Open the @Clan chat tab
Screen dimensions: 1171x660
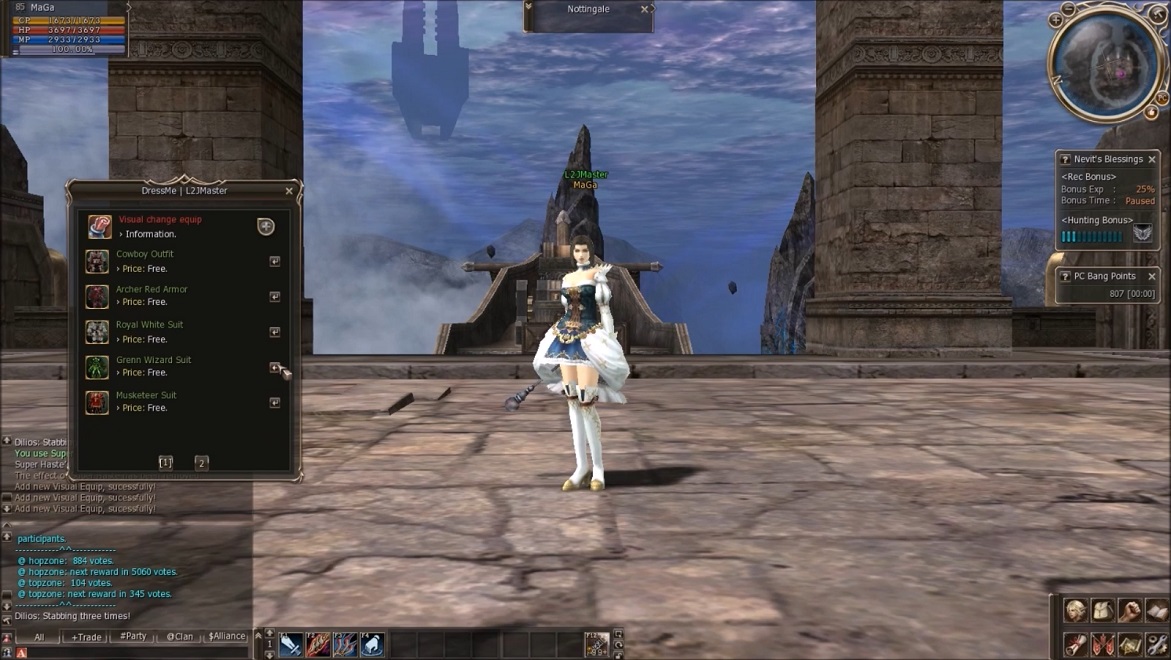pyautogui.click(x=180, y=637)
